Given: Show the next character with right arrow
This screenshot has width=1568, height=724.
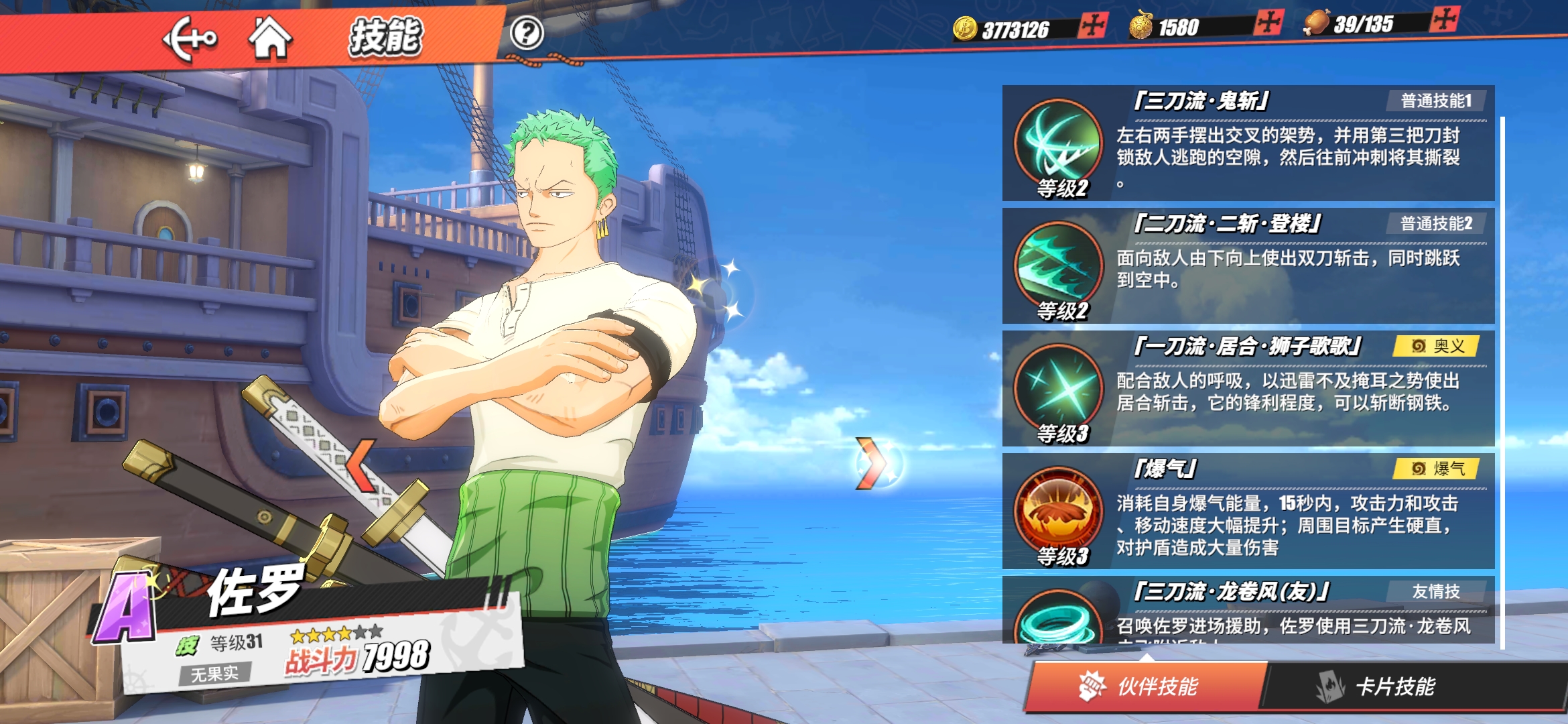Looking at the screenshot, I should click(x=871, y=463).
